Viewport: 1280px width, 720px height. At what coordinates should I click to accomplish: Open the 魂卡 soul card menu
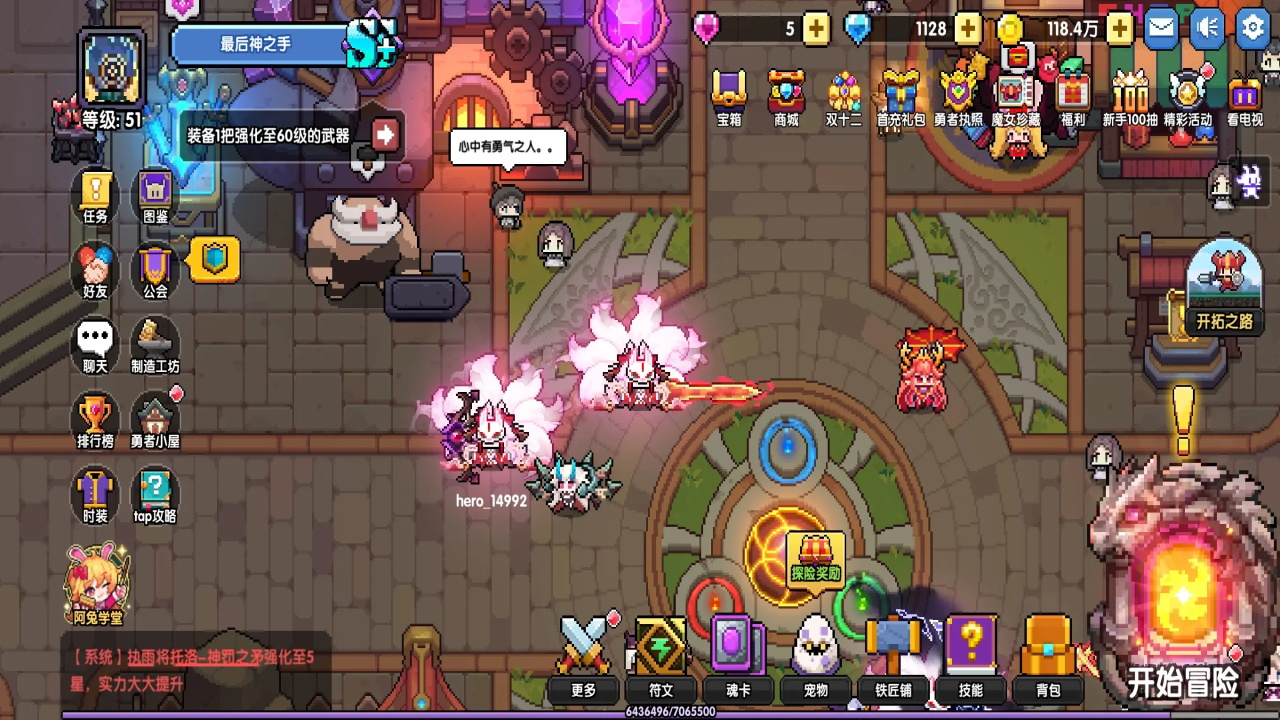click(738, 657)
